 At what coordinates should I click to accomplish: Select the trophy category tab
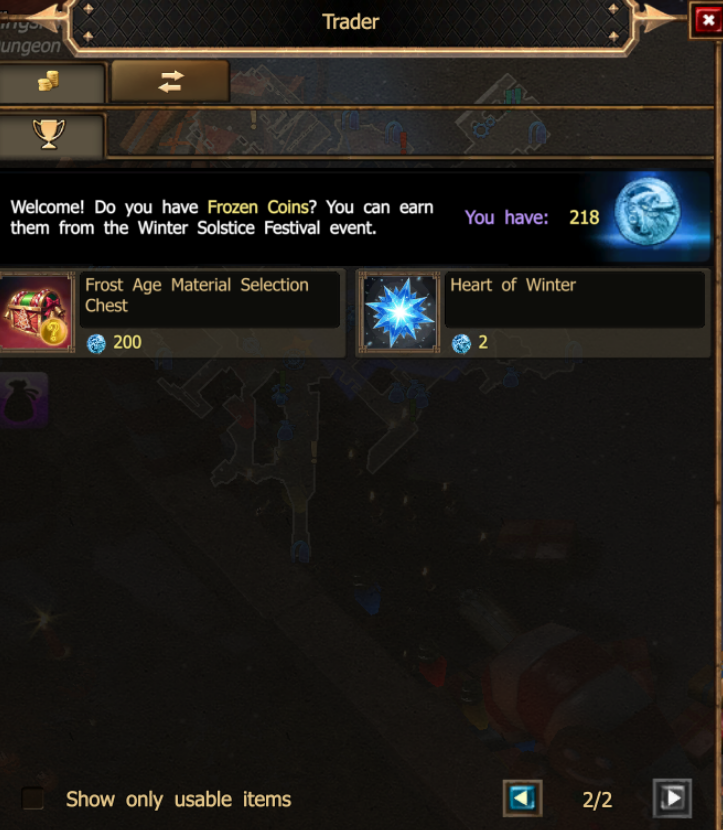coord(49,135)
